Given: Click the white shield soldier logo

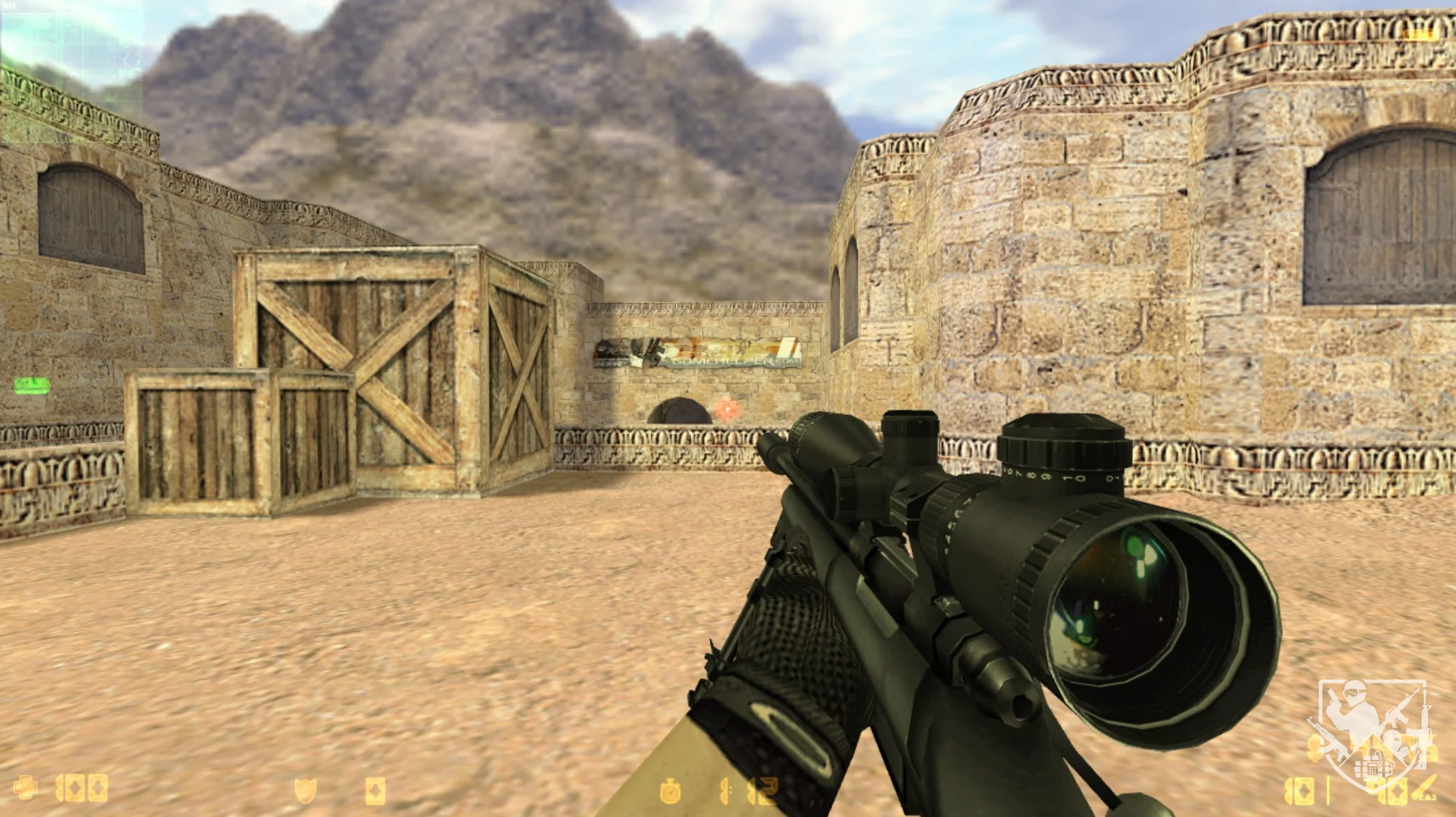Looking at the screenshot, I should click(x=1373, y=734).
